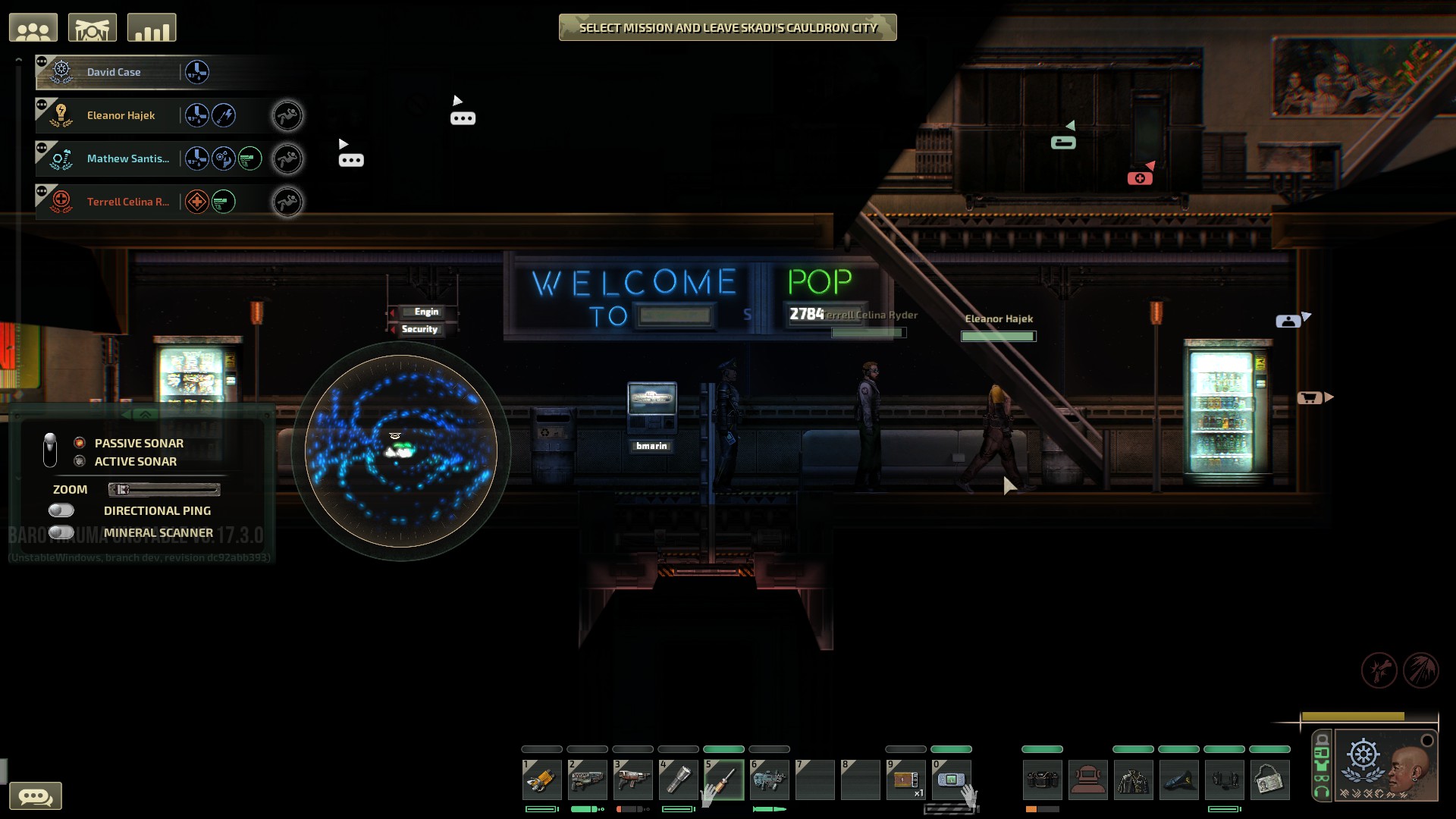
Task: Select the screwdriver in hotbar slot 5
Action: click(724, 780)
